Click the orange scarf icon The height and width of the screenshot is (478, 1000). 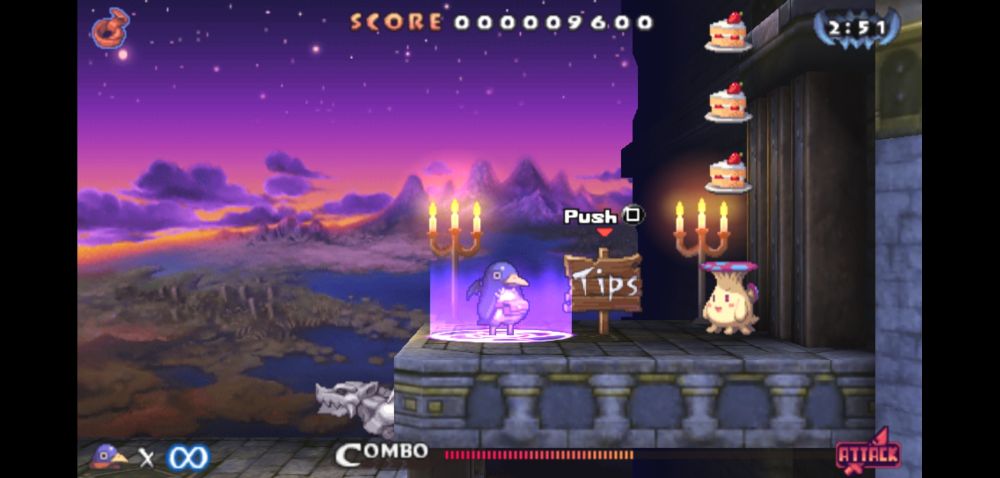pos(111,28)
